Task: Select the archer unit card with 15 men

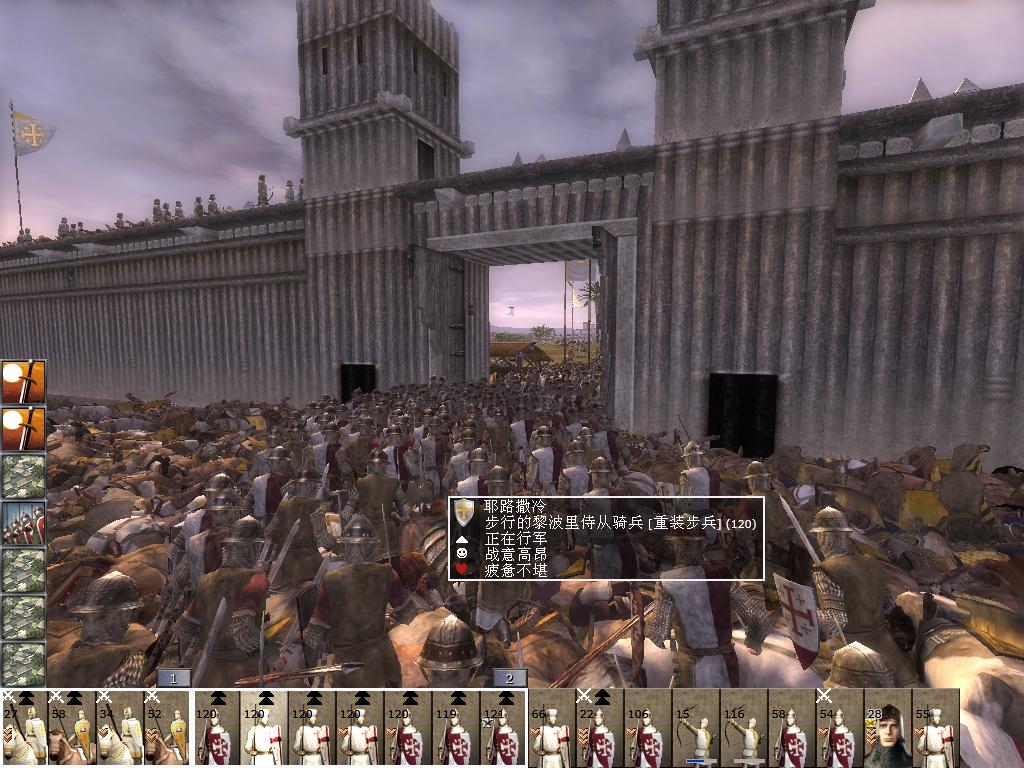Action: (x=695, y=728)
